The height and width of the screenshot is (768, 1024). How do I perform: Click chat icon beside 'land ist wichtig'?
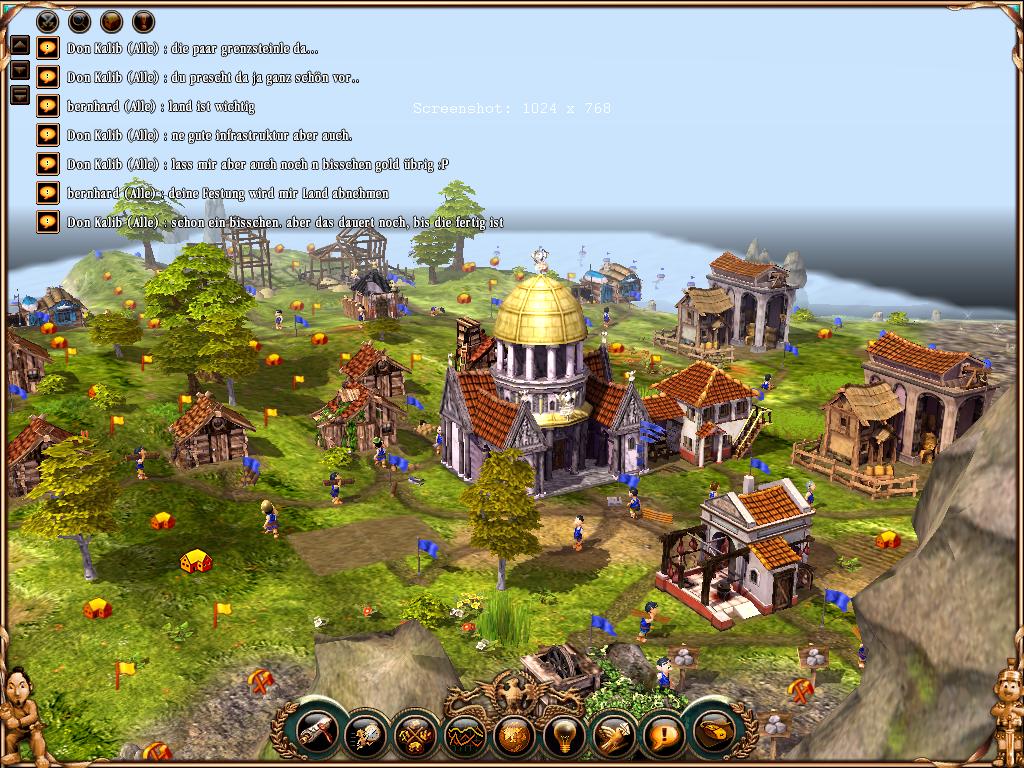coord(47,105)
